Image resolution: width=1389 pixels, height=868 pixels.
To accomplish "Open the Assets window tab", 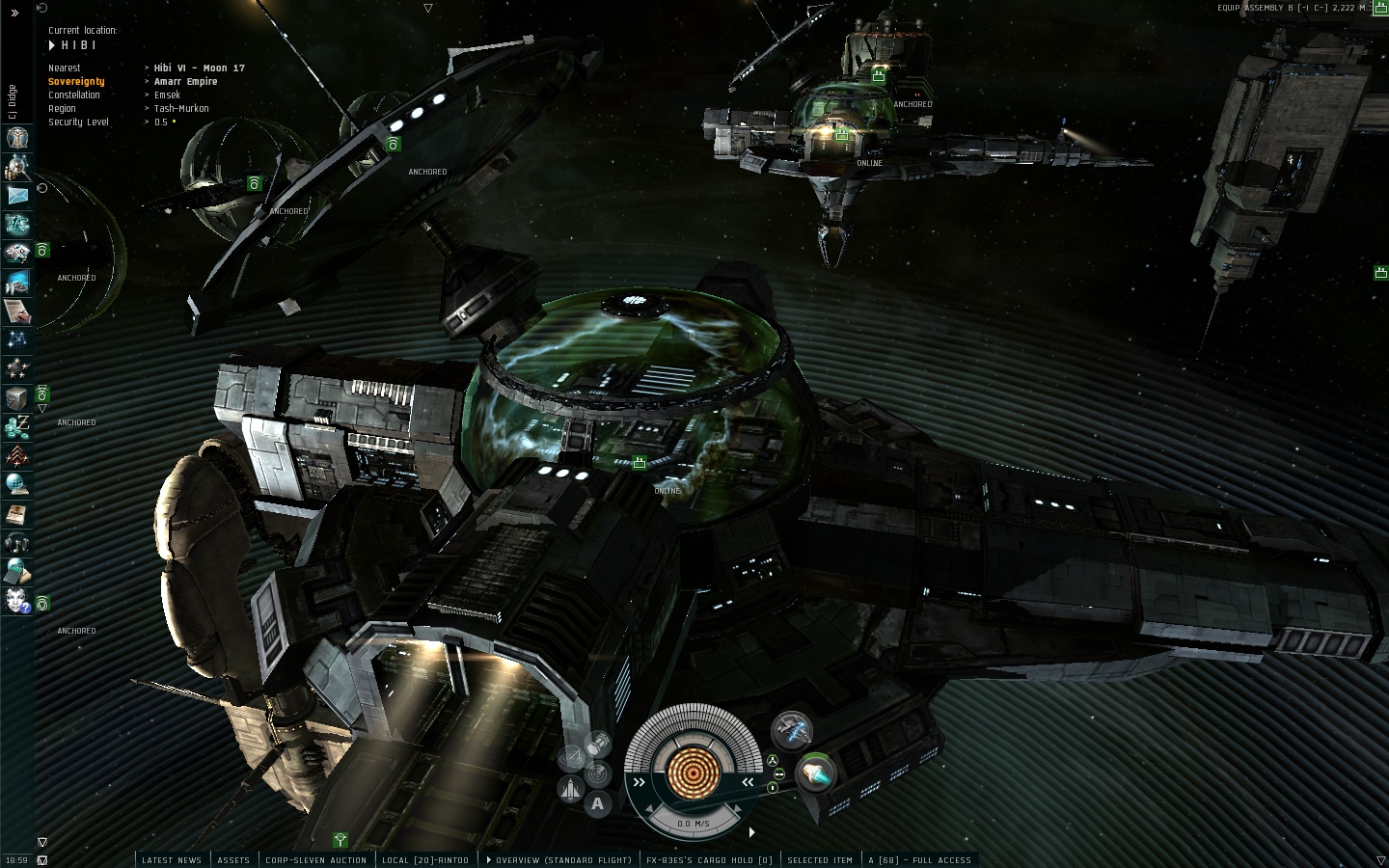I will 233,860.
